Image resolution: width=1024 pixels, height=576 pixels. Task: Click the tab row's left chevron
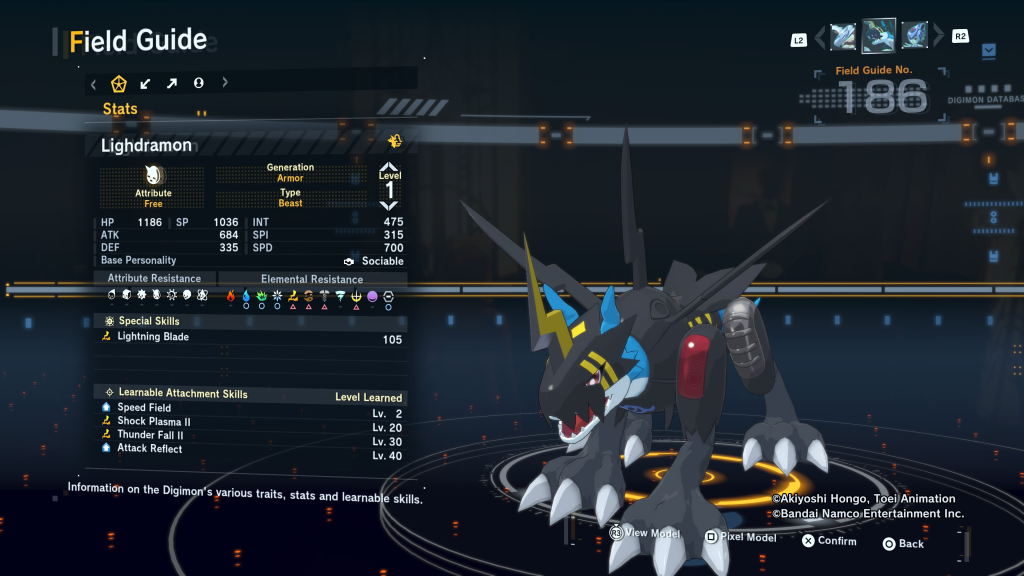tap(93, 84)
